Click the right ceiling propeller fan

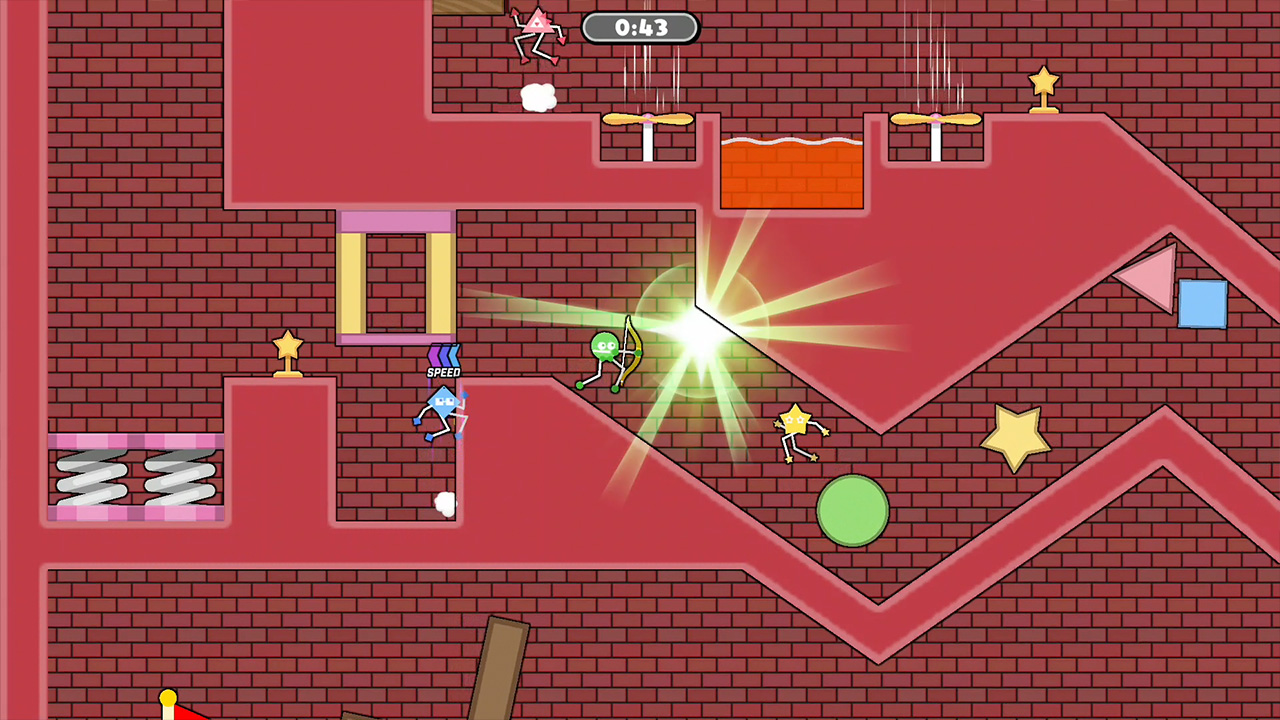click(934, 120)
